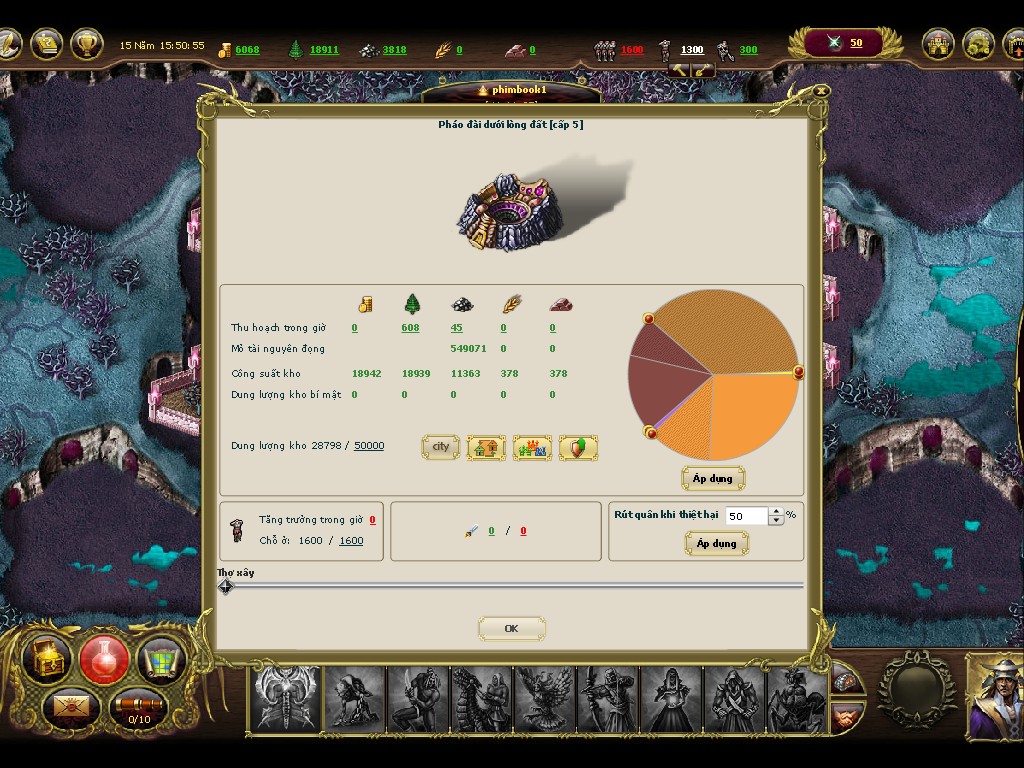Close the fortress info window
The width and height of the screenshot is (1024, 768).
(821, 90)
